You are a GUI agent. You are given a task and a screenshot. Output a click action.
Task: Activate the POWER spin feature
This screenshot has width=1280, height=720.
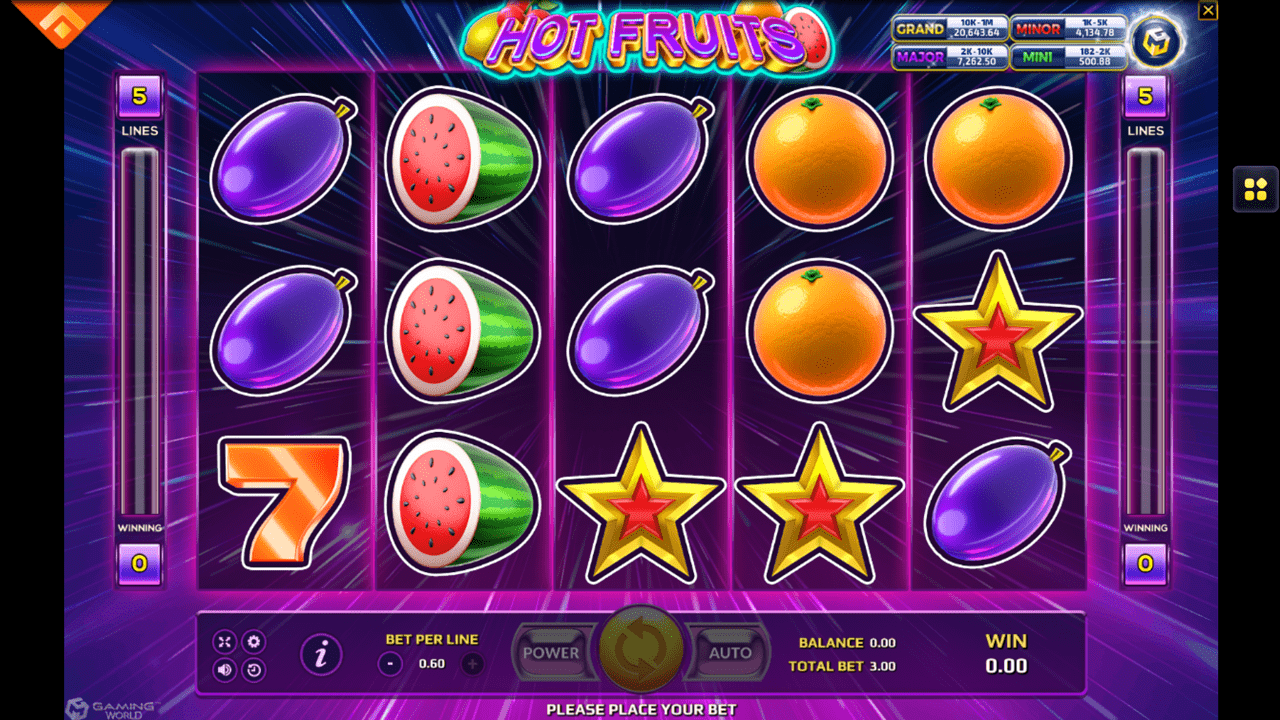(x=554, y=652)
